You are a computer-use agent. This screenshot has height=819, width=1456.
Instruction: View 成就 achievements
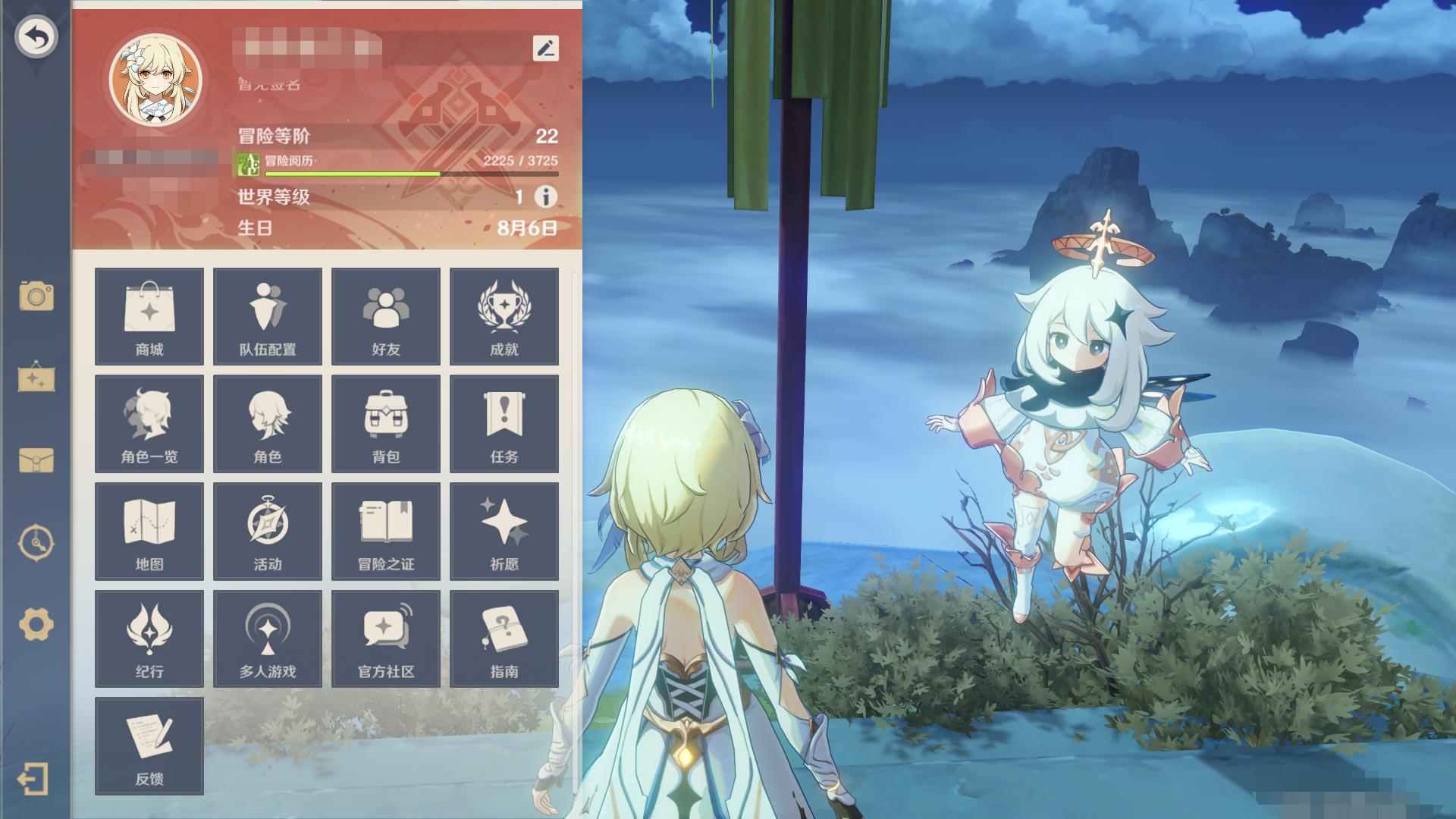(504, 316)
